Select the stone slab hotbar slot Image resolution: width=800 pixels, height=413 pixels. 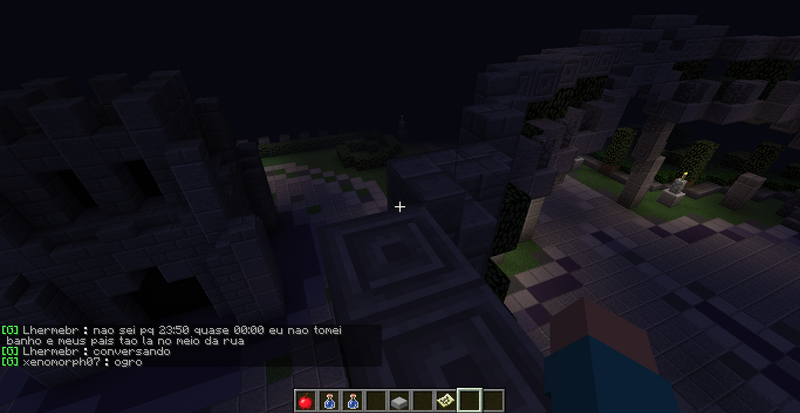tap(399, 401)
